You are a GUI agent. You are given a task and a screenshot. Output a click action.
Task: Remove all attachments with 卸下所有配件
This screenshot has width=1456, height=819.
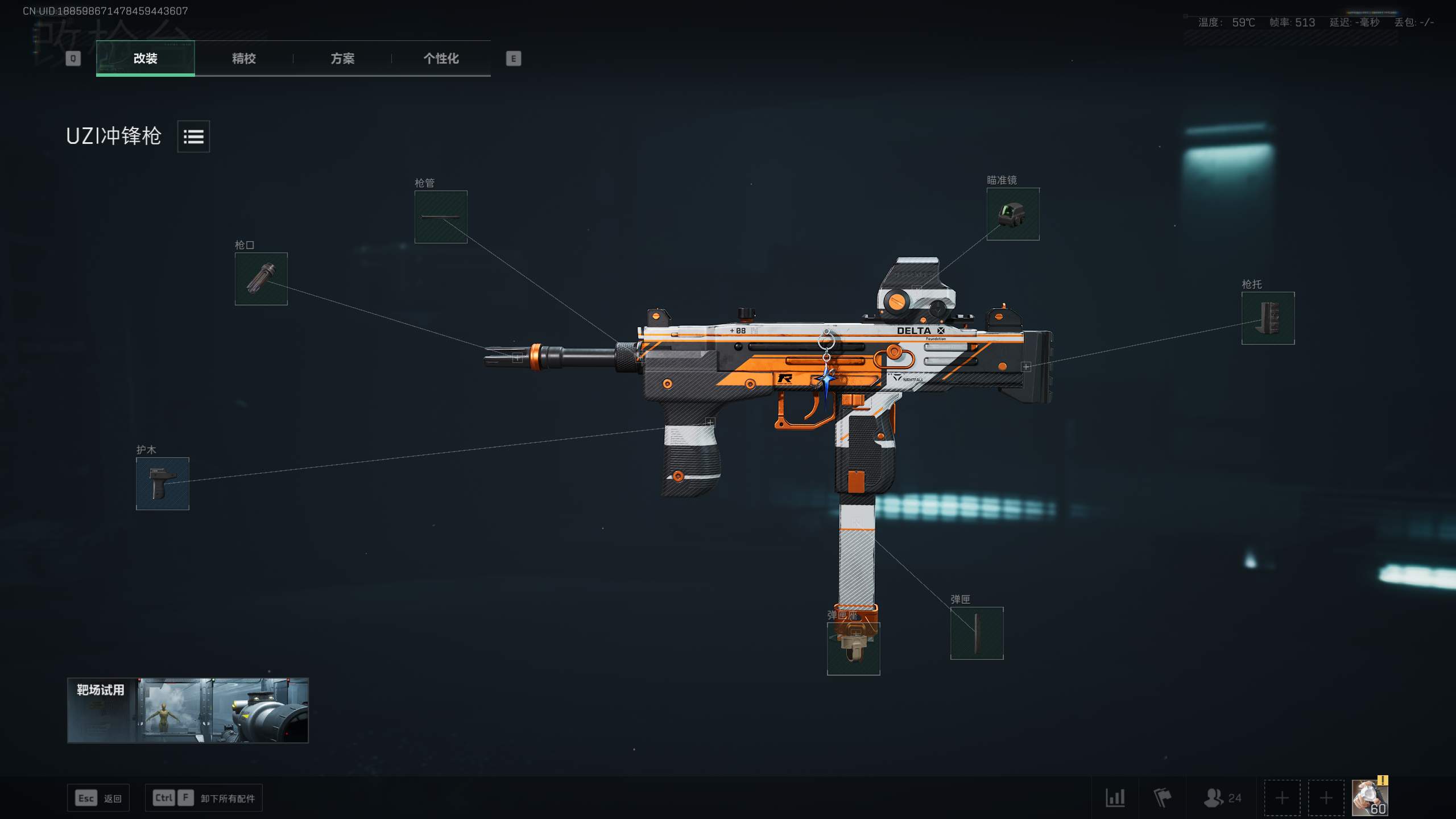[204, 798]
